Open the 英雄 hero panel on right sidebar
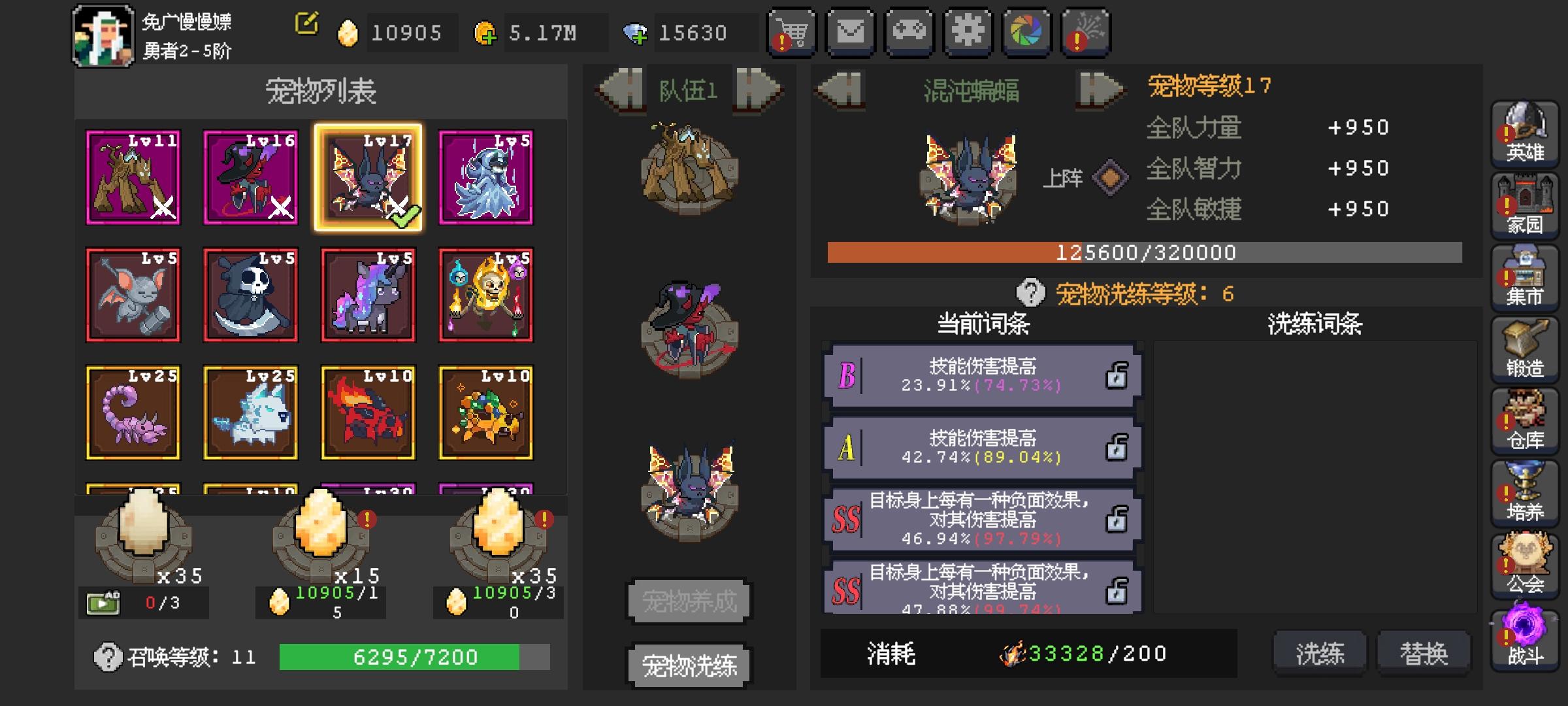 coord(1525,134)
